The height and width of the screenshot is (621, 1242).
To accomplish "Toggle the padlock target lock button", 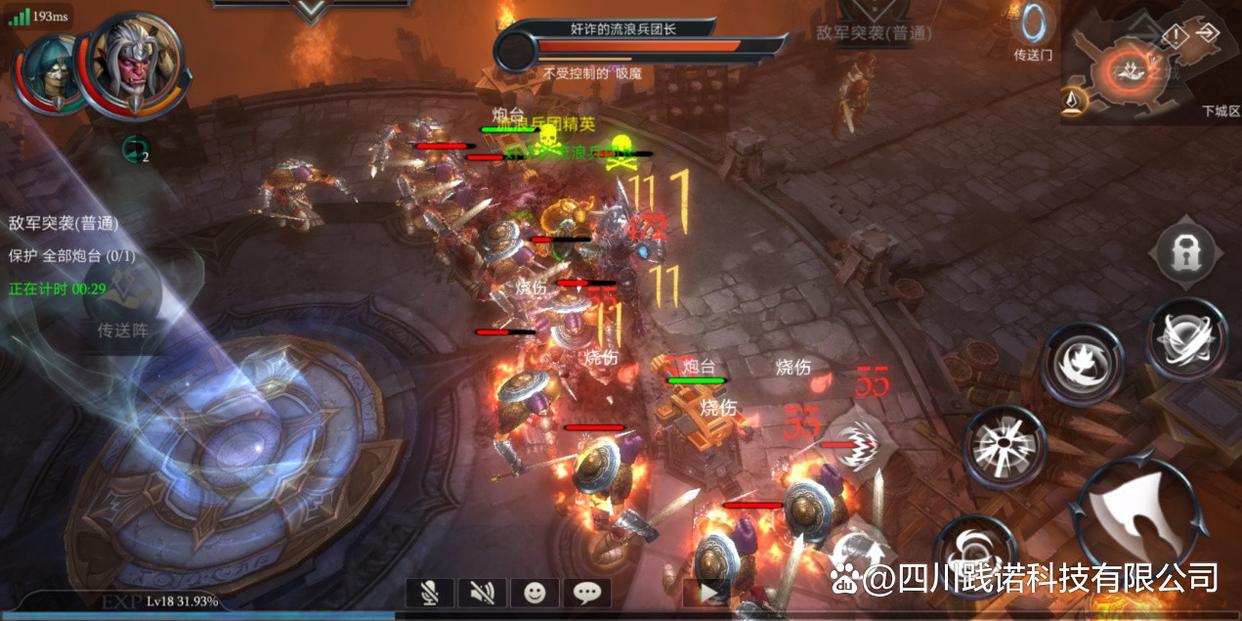I will [x=1186, y=253].
